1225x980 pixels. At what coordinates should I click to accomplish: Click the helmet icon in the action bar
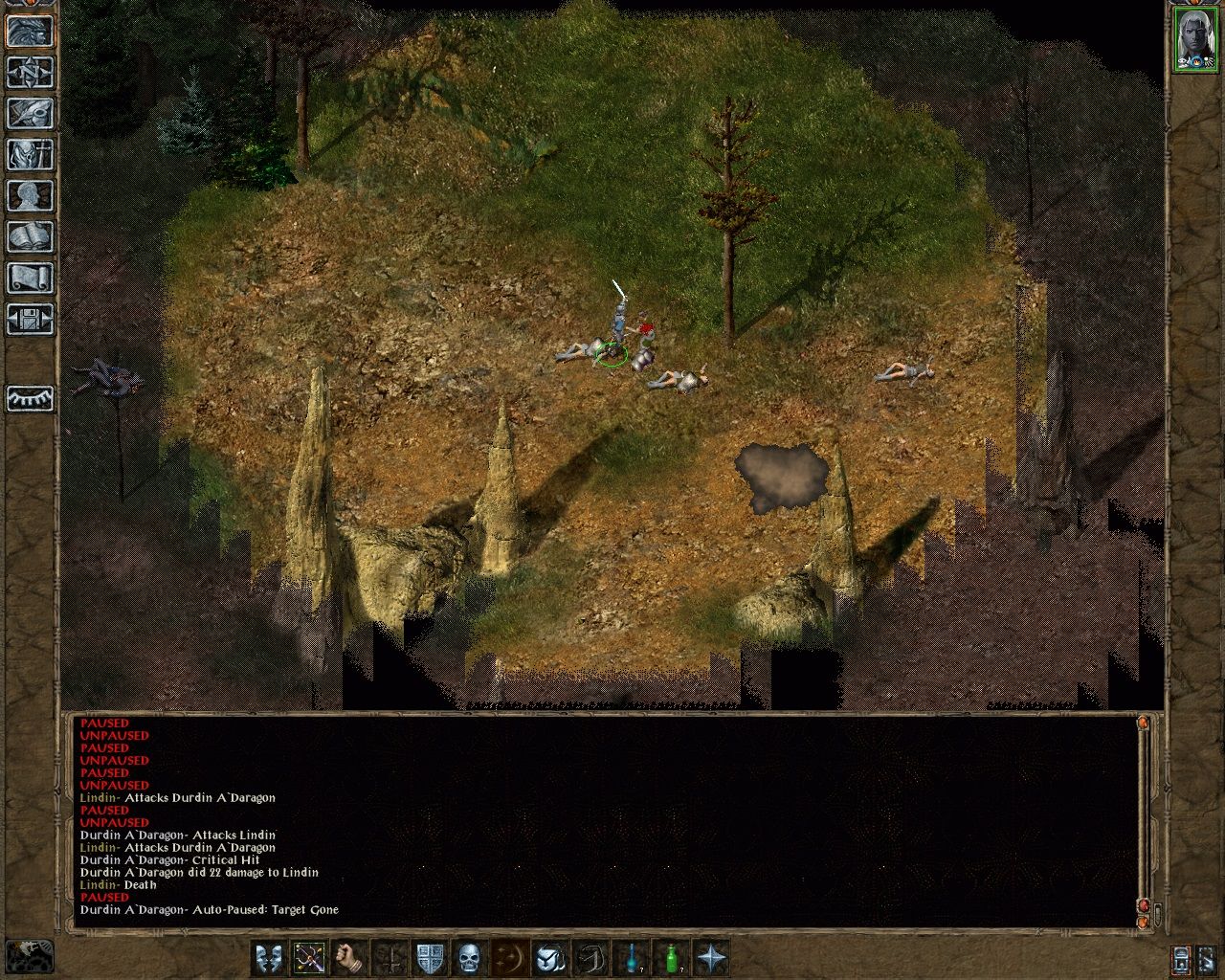550,958
